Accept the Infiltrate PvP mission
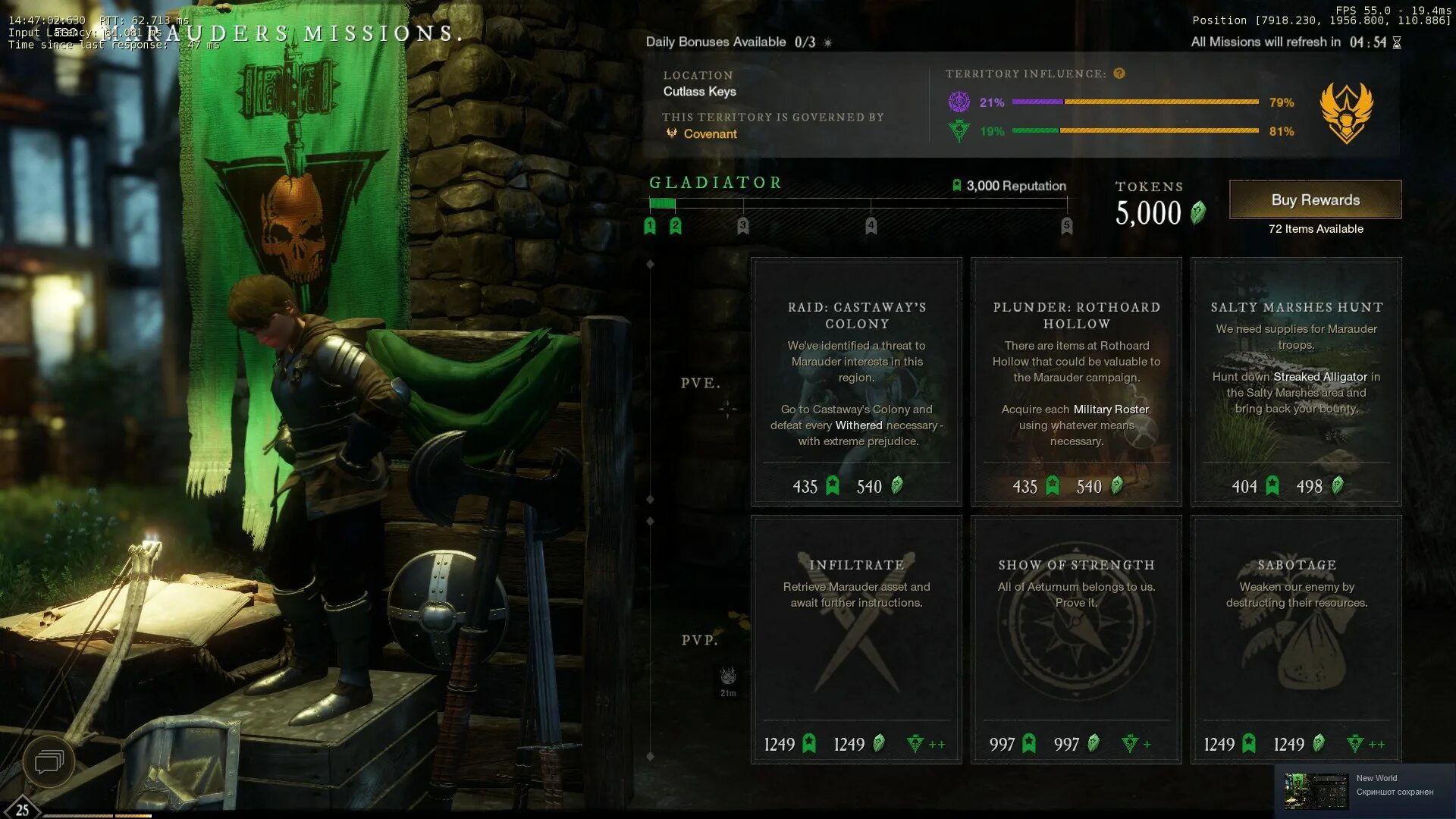 (x=856, y=639)
